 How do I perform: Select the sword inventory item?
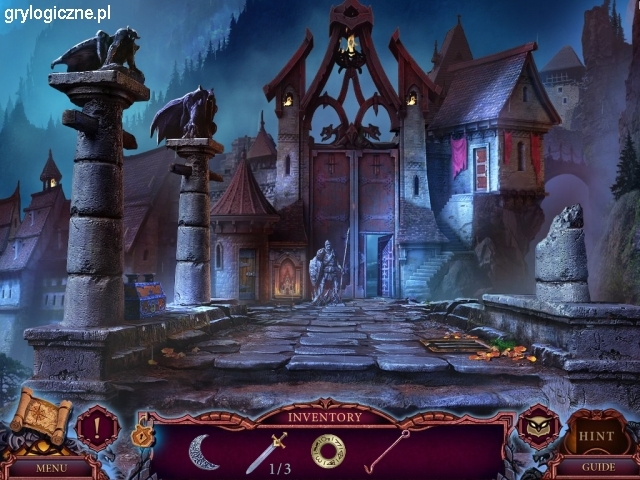(x=265, y=452)
